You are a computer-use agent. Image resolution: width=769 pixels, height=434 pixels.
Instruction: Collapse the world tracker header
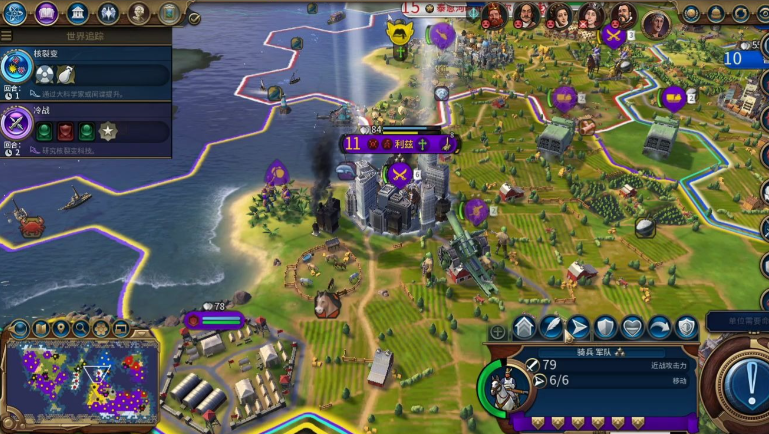85,36
